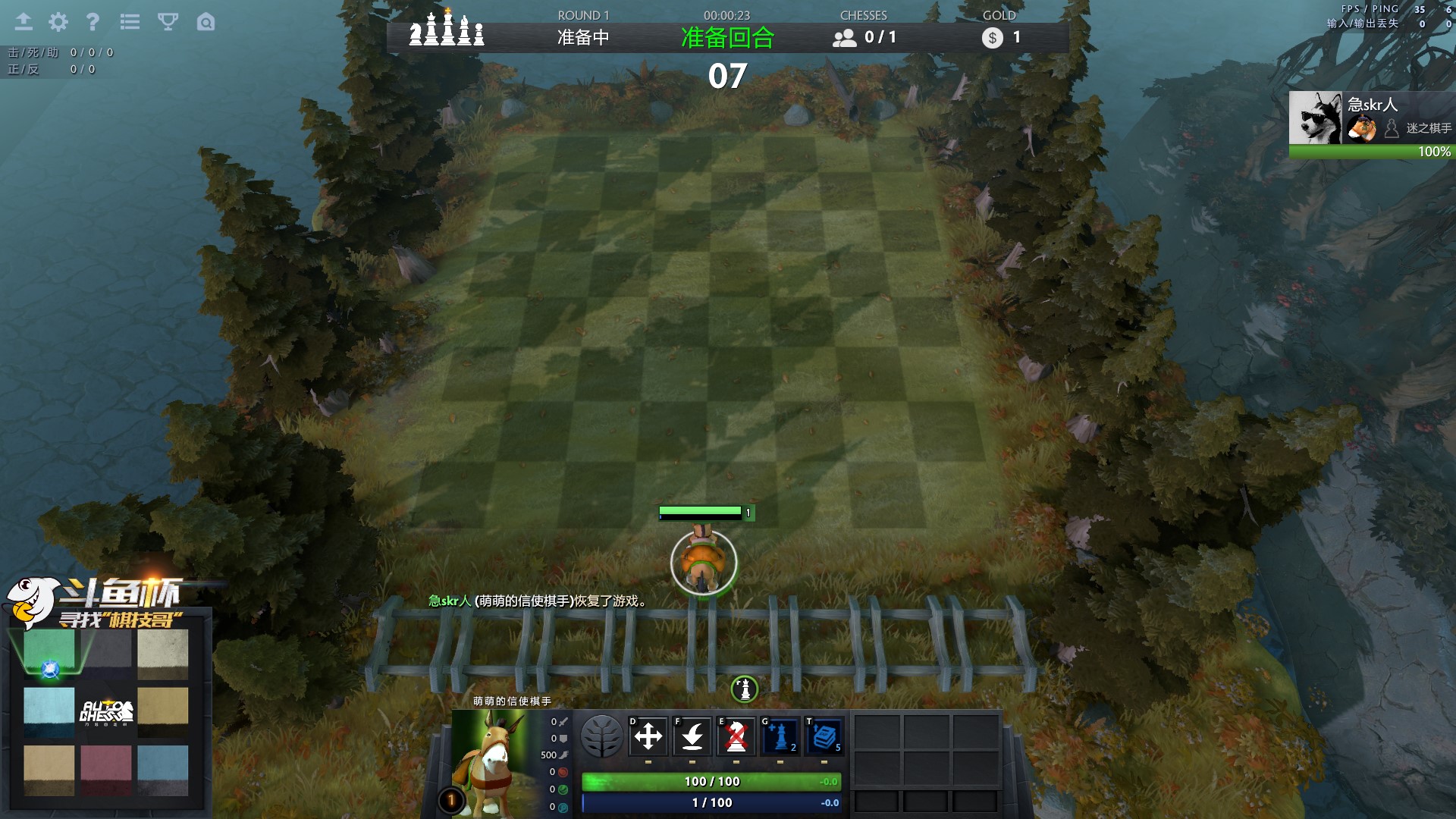Image resolution: width=1456 pixels, height=819 pixels.
Task: Activate the crossed-out knight remove ability
Action: click(736, 736)
